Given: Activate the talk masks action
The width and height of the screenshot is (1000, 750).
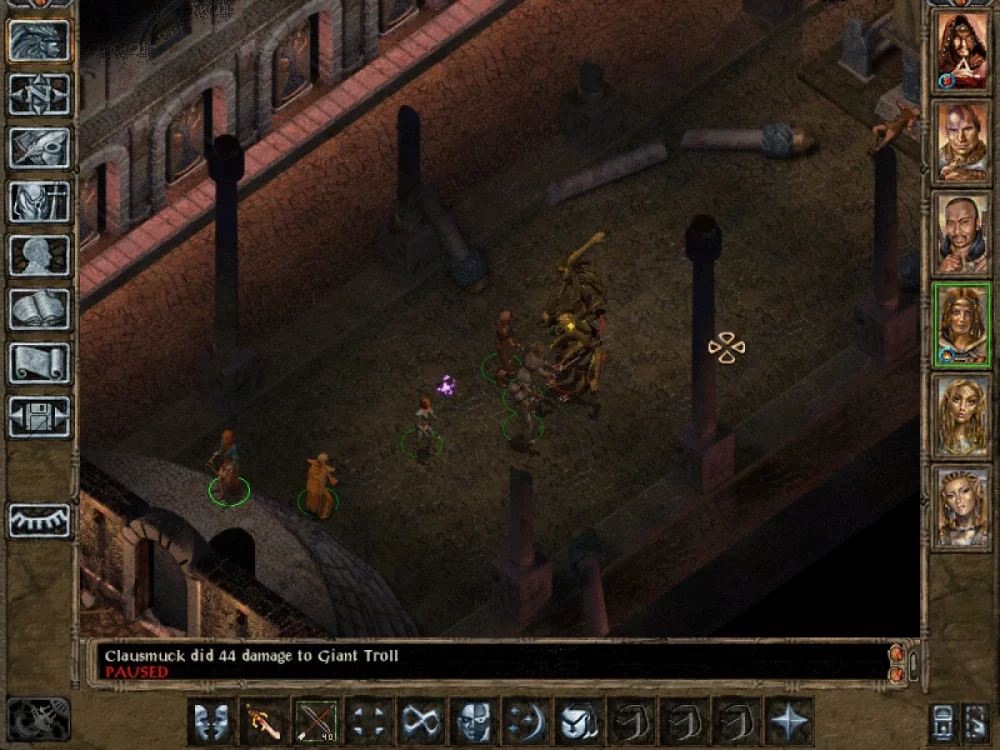Looking at the screenshot, I should click(x=212, y=721).
